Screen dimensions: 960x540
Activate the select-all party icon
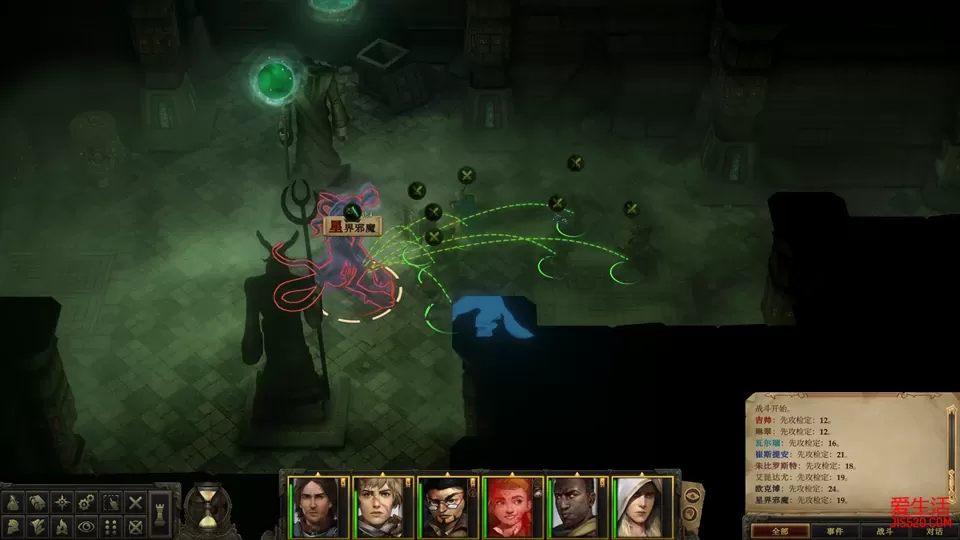pyautogui.click(x=111, y=502)
